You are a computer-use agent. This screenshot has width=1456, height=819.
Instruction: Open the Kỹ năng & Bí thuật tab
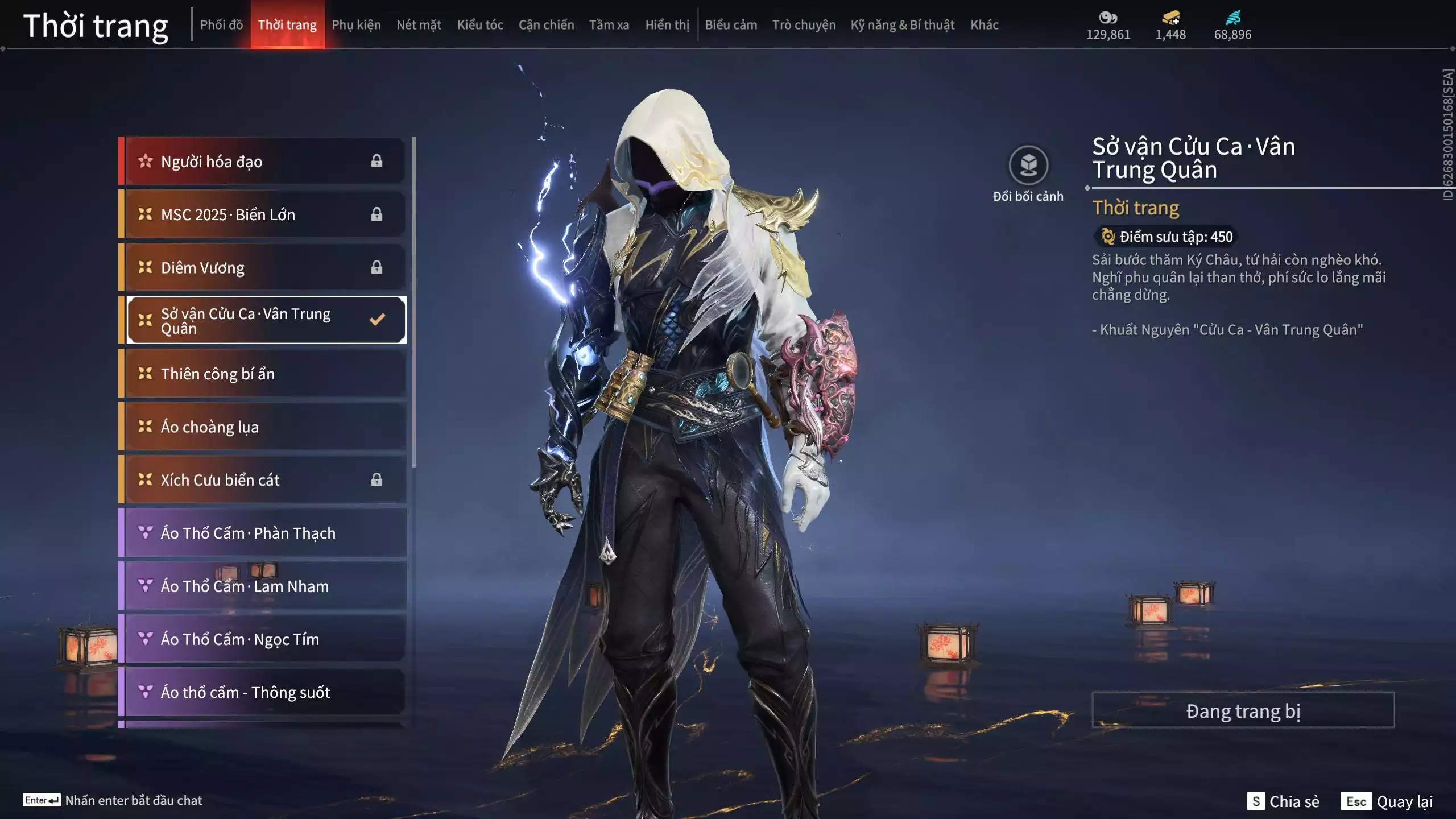(902, 25)
